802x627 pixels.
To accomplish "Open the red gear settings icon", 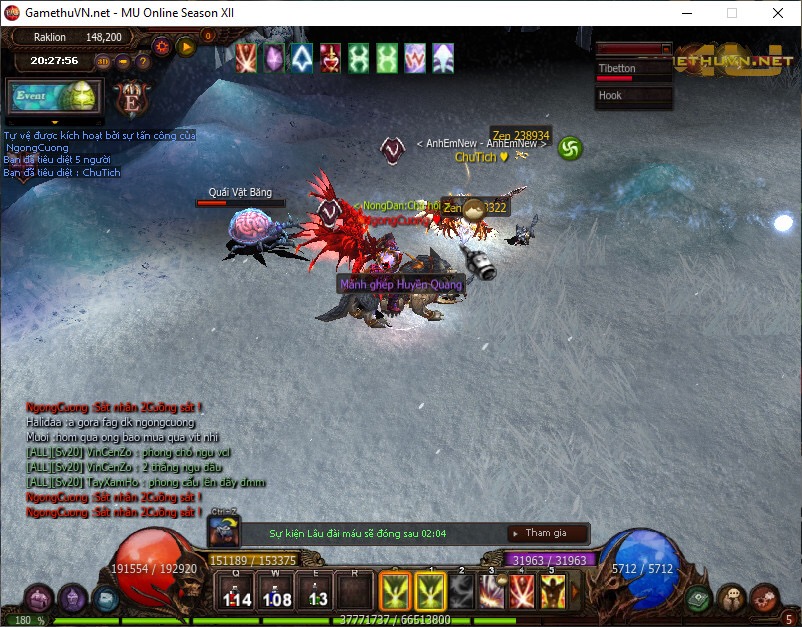I will click(x=161, y=45).
